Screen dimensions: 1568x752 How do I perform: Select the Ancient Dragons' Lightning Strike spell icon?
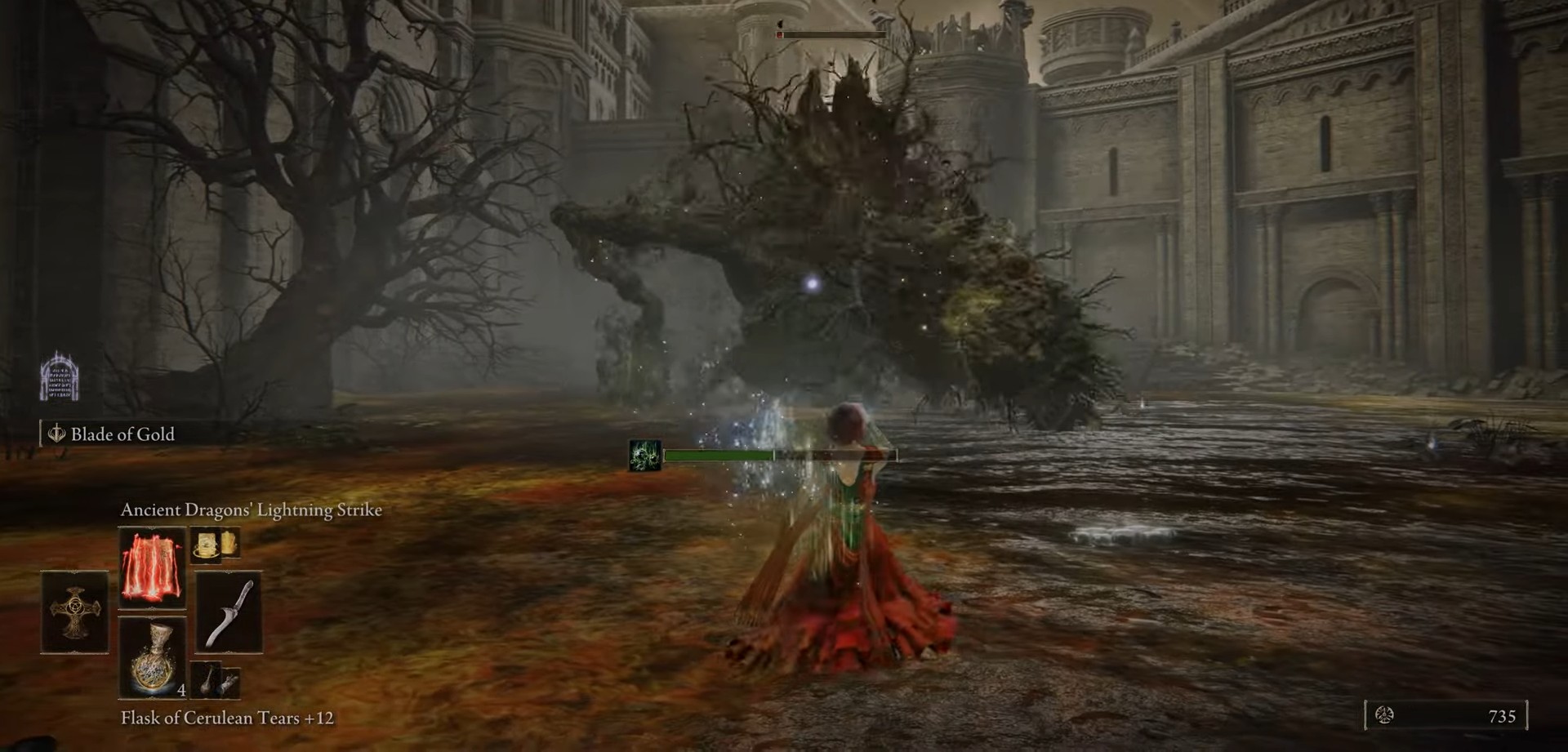[x=152, y=567]
